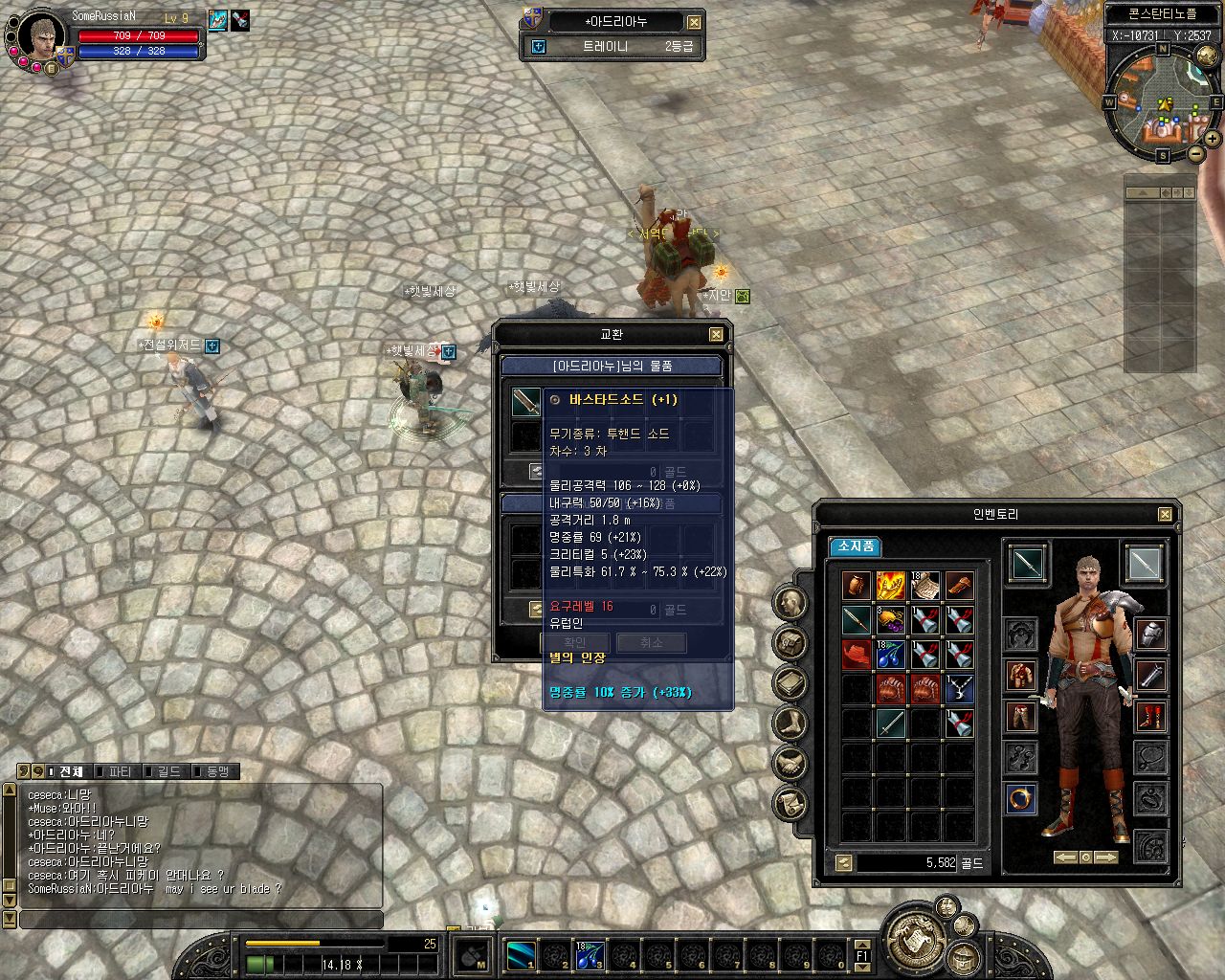Click the equipped gold ring slot
The image size is (1225, 980).
[1021, 799]
